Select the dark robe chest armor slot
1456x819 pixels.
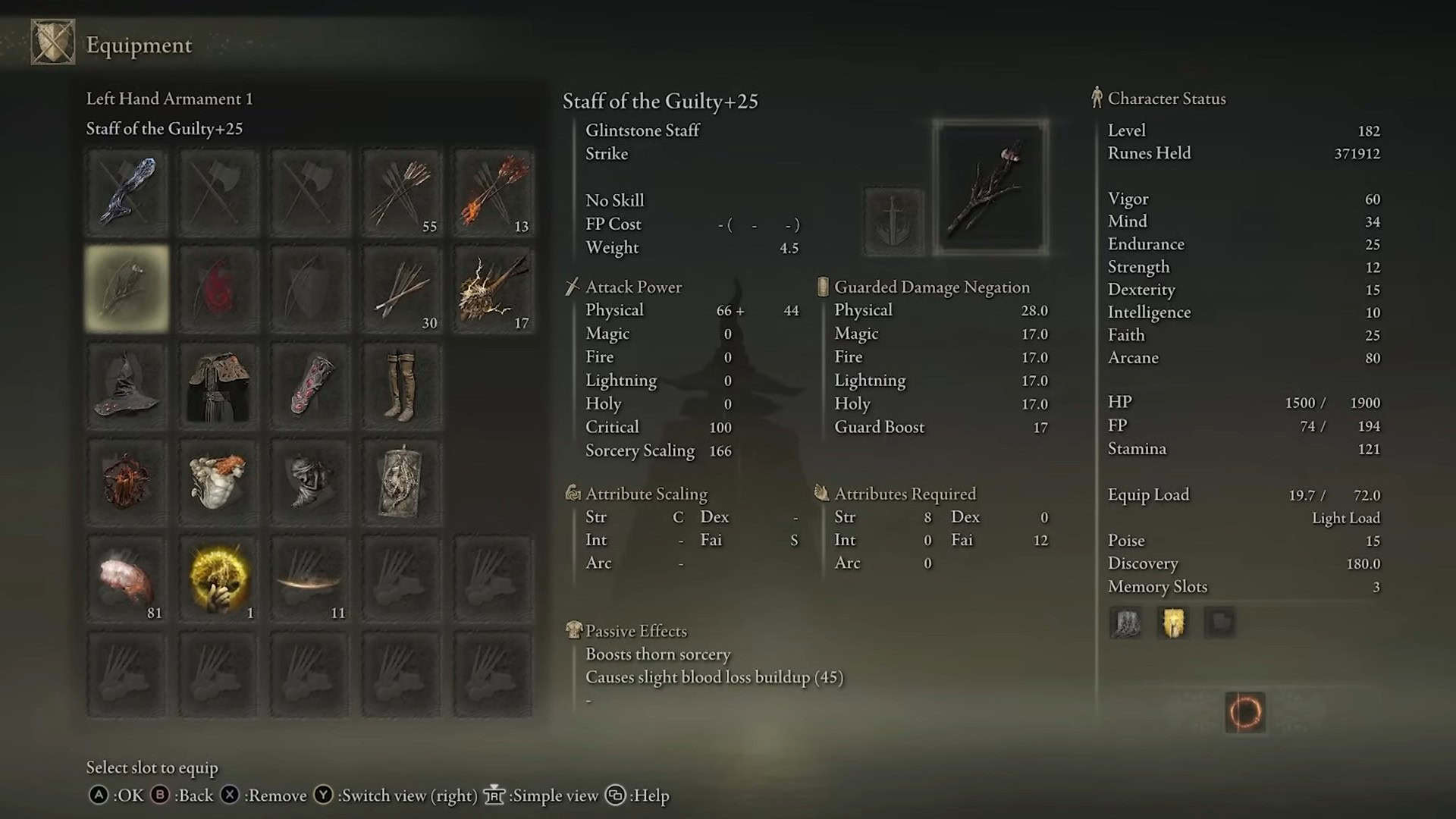coord(218,386)
